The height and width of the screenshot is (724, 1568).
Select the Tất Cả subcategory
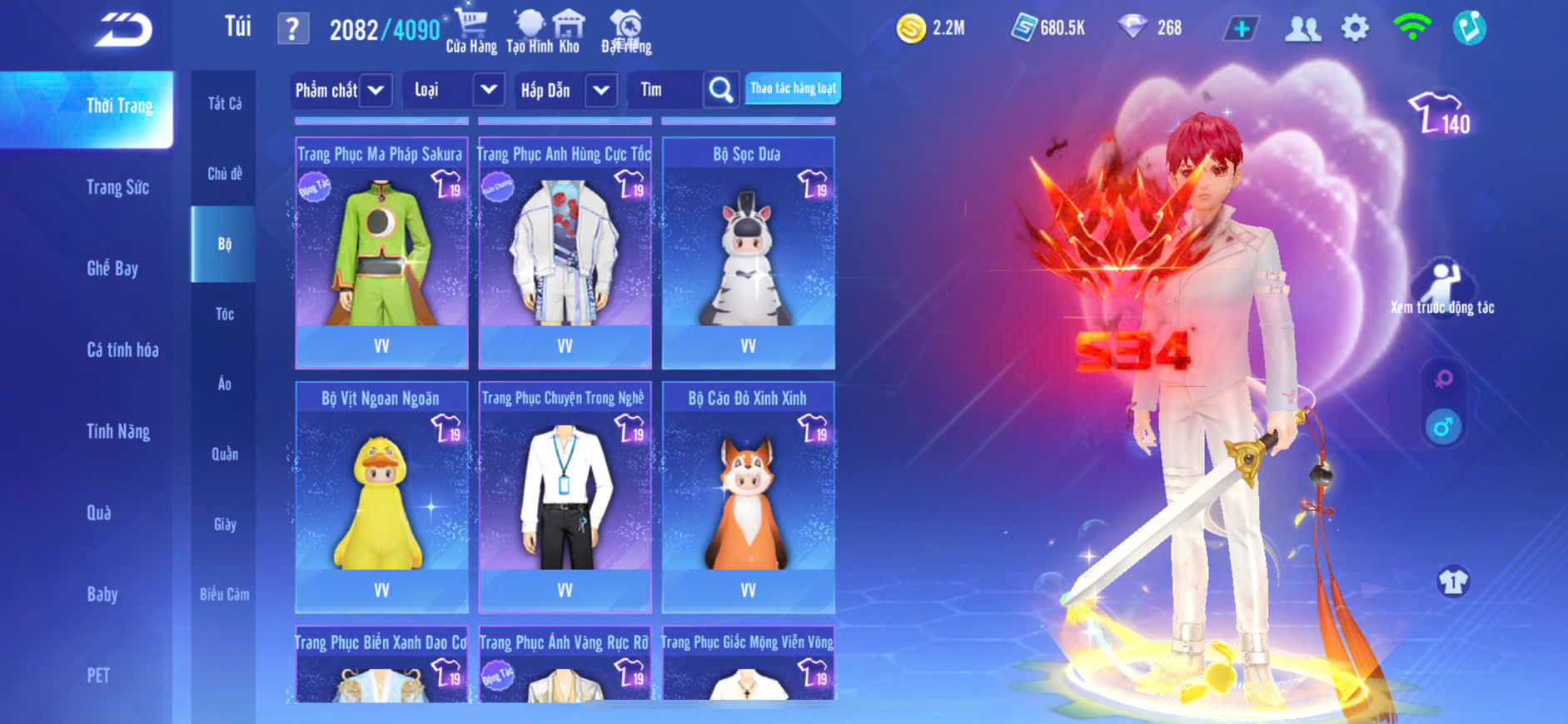tap(224, 103)
